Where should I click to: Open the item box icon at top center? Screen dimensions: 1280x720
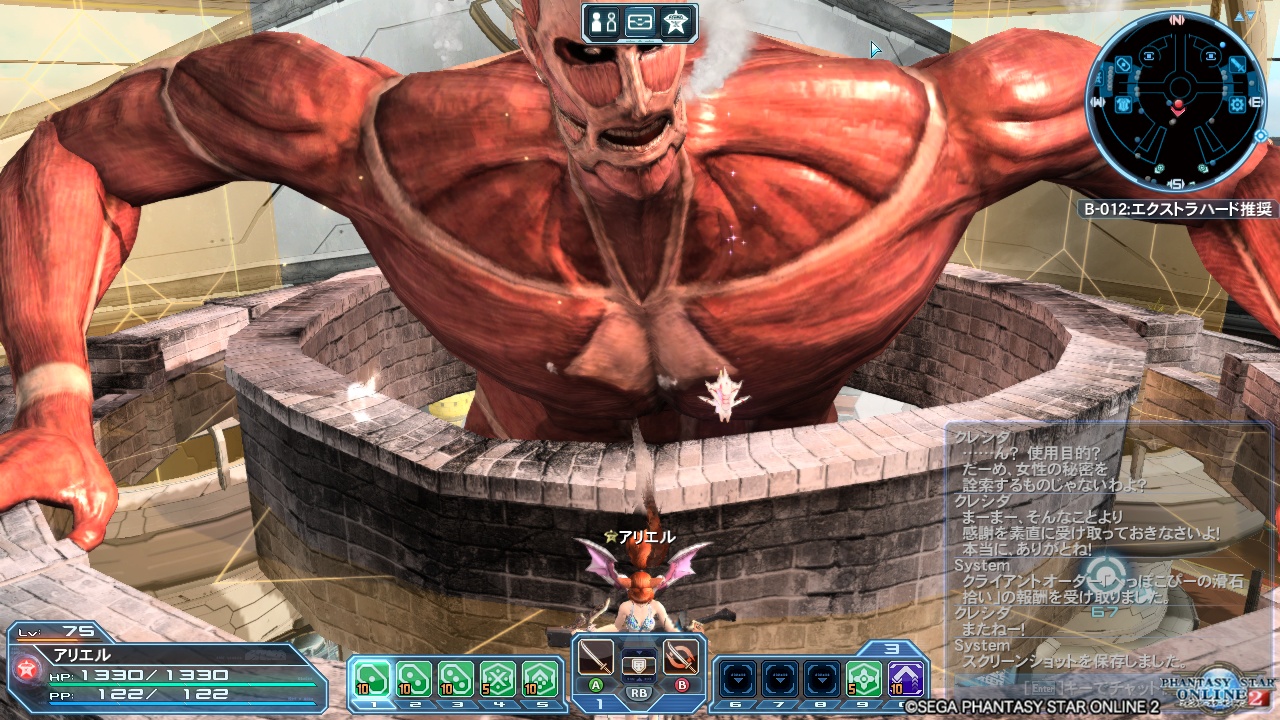[x=640, y=21]
